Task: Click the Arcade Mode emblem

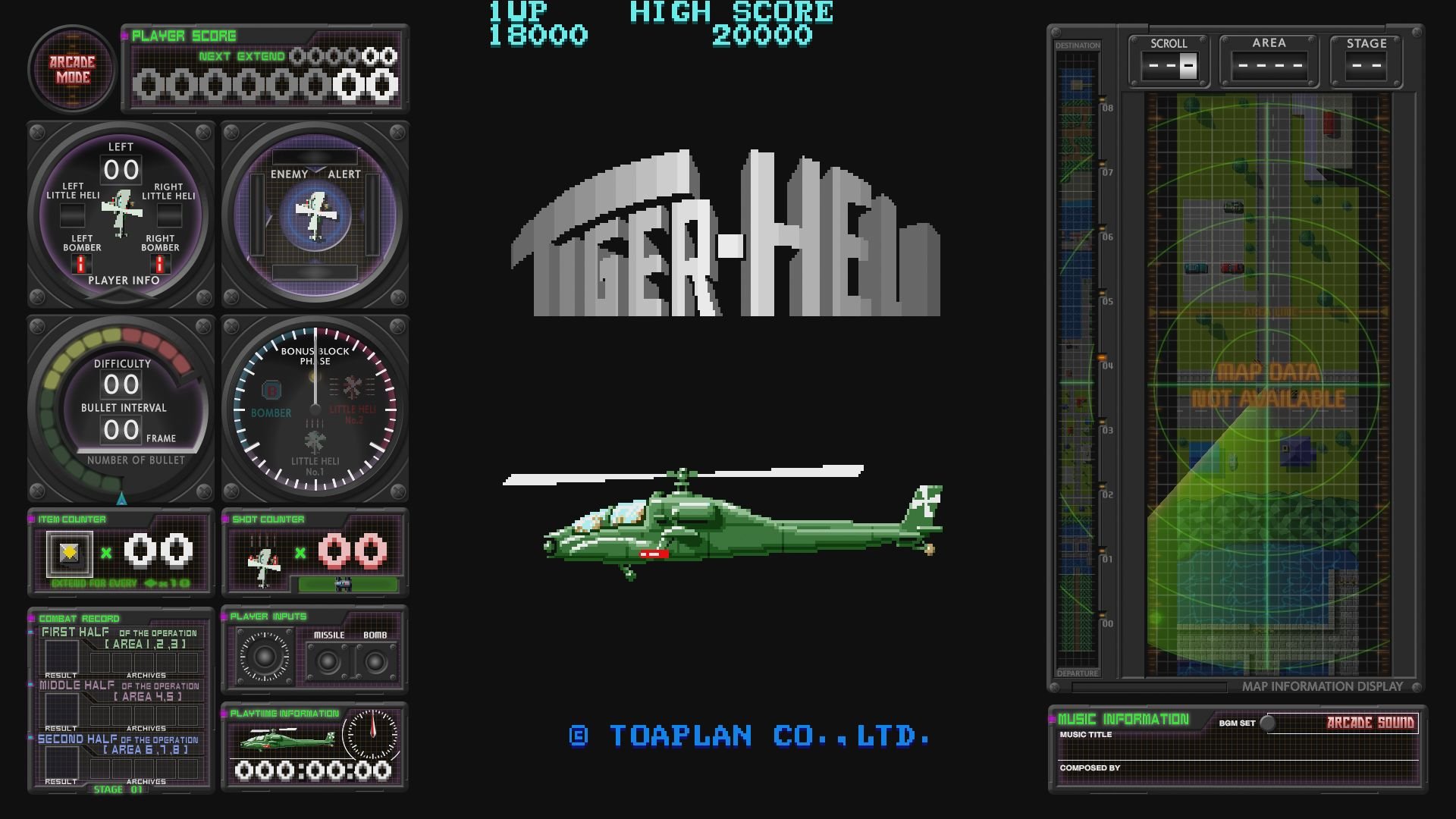Action: 71,70
